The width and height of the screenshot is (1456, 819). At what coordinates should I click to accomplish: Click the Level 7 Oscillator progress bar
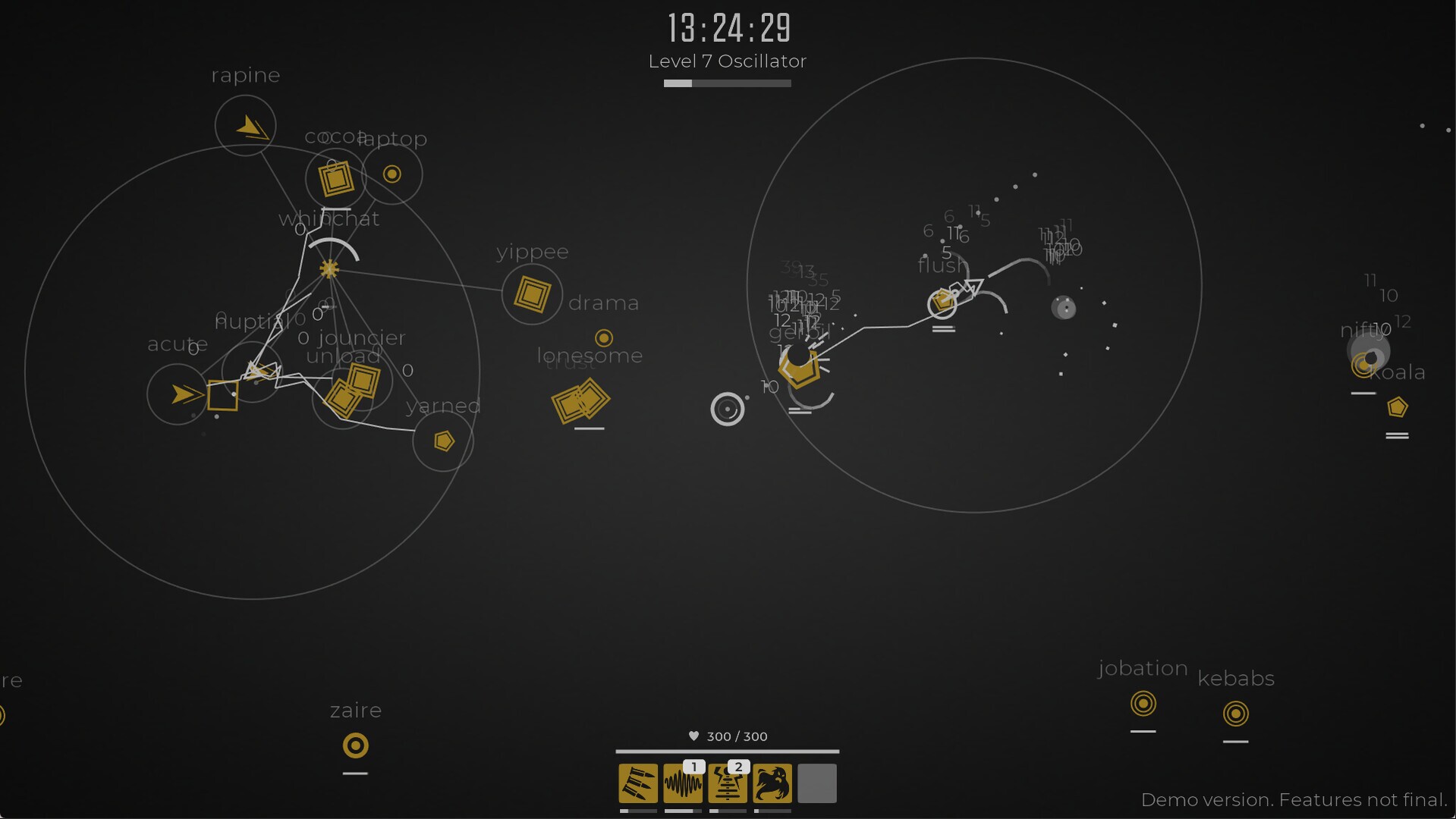click(x=727, y=83)
